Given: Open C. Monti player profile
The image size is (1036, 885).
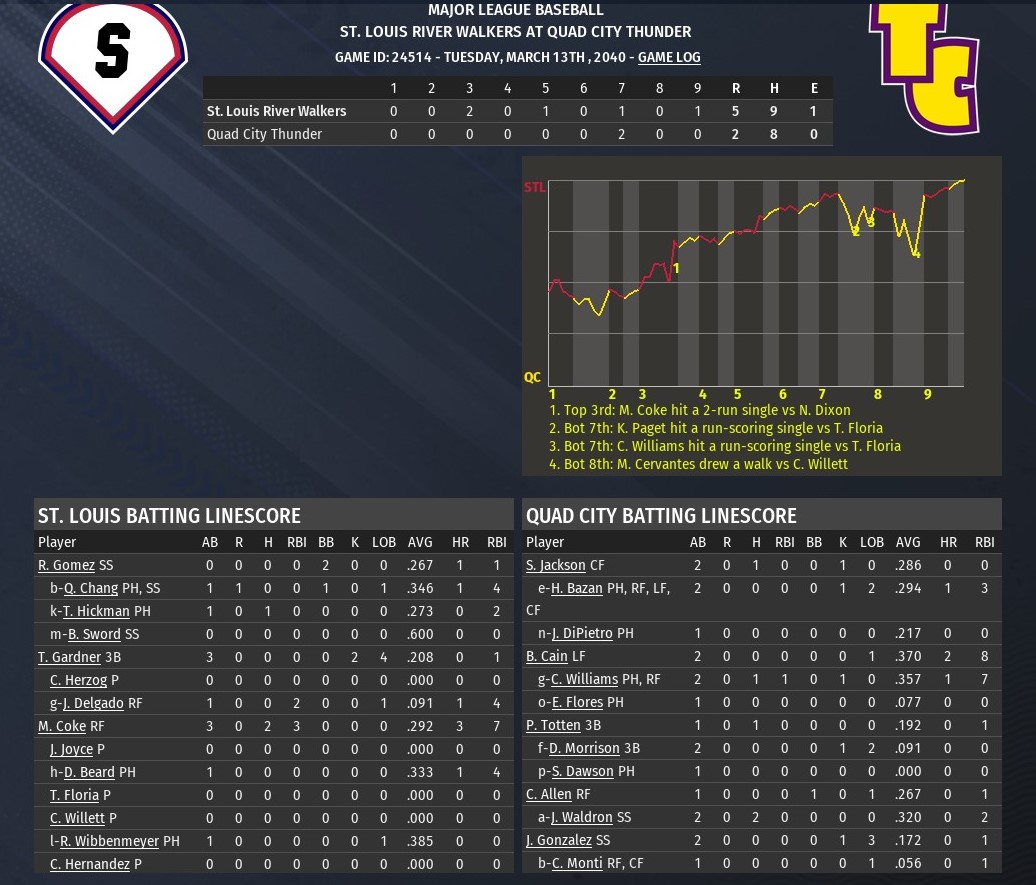Looking at the screenshot, I should (577, 864).
